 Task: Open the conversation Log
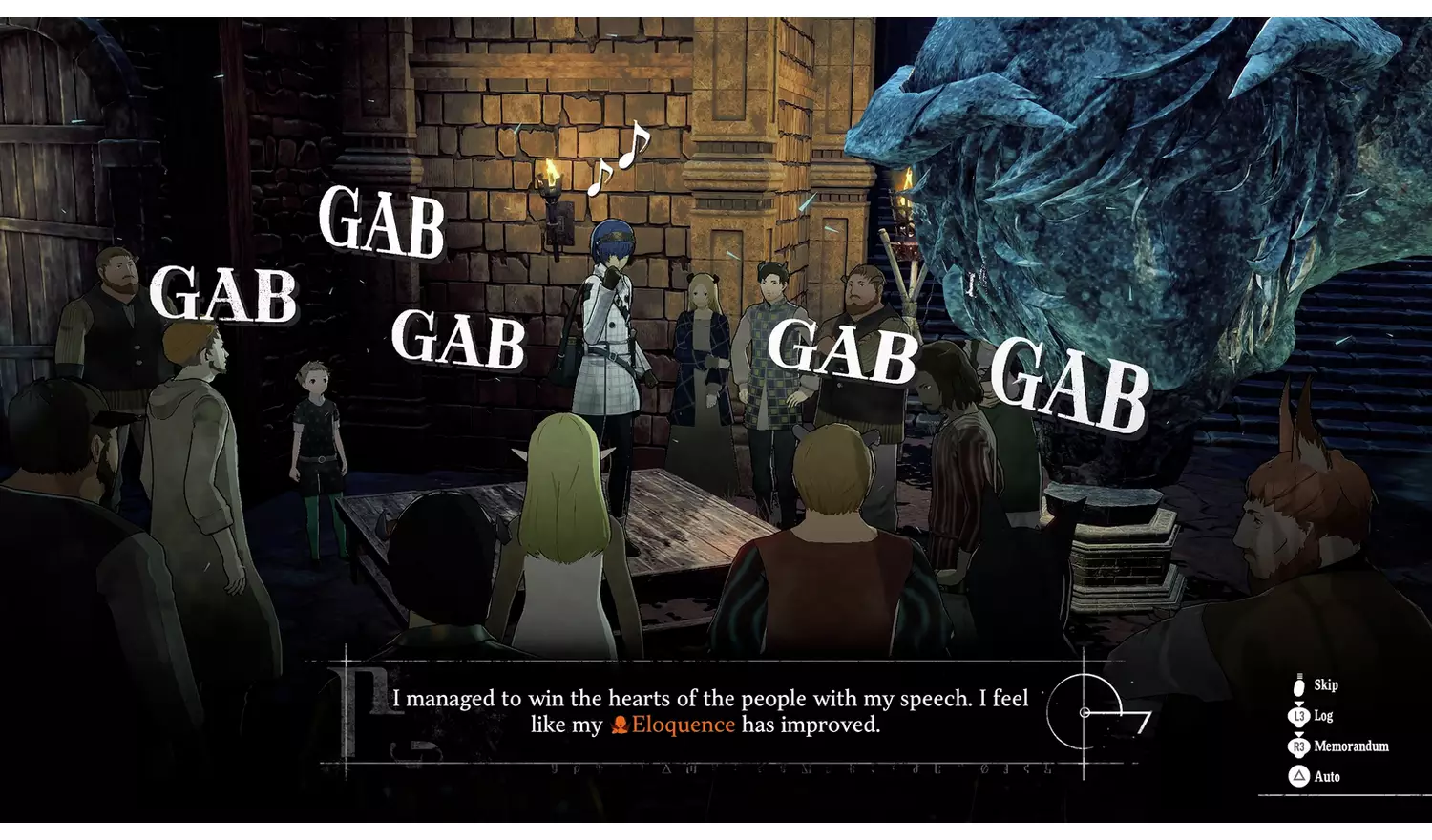1324,716
